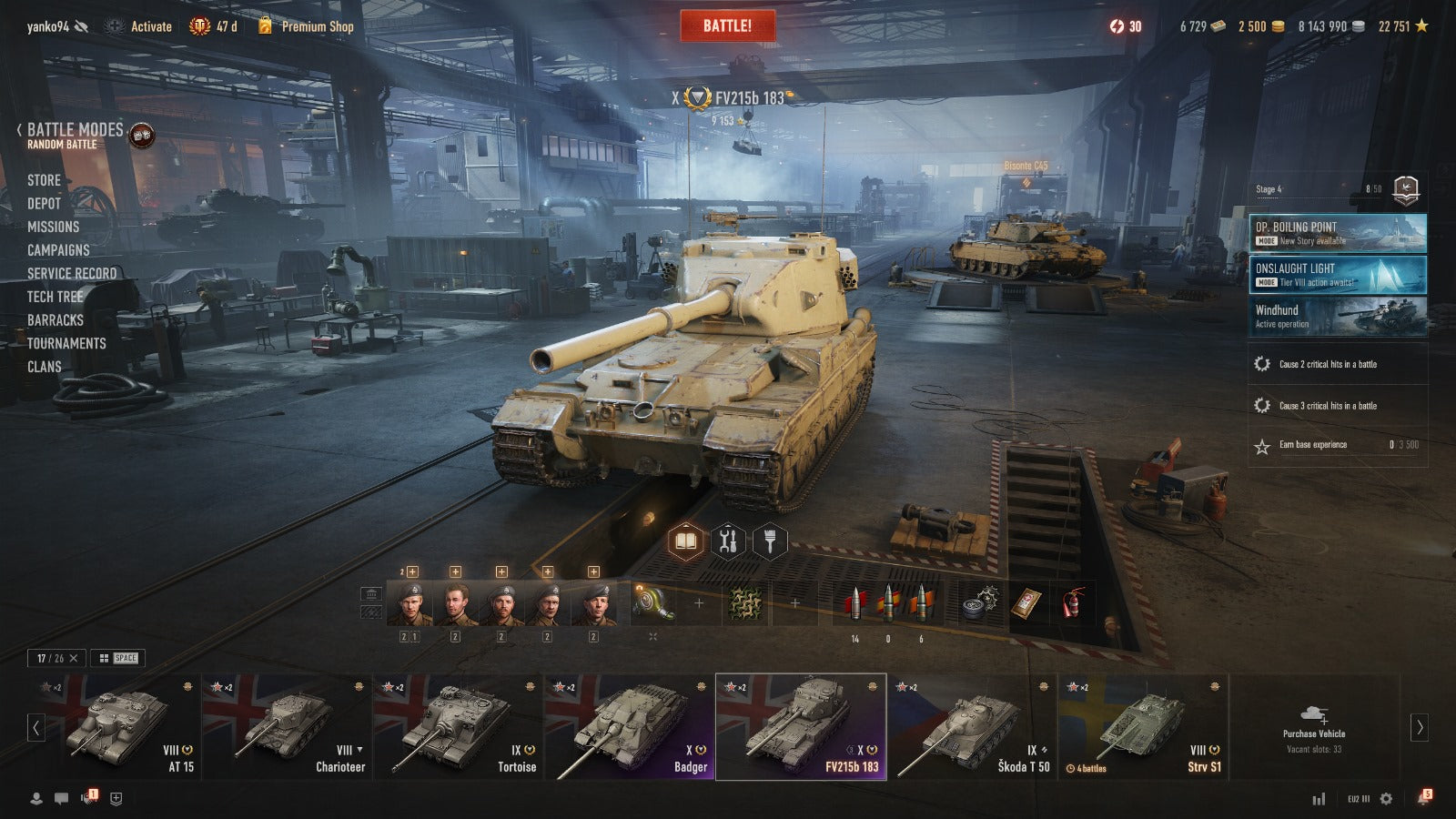Open the Premium Shop
1456x819 pixels.
tap(306, 26)
